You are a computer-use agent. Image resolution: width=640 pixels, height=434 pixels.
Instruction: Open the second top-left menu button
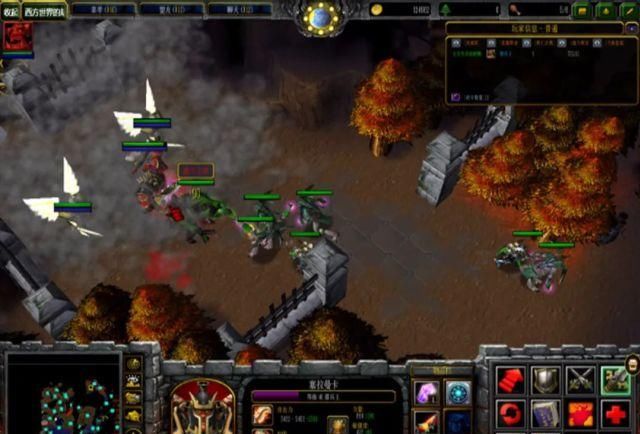[43, 10]
